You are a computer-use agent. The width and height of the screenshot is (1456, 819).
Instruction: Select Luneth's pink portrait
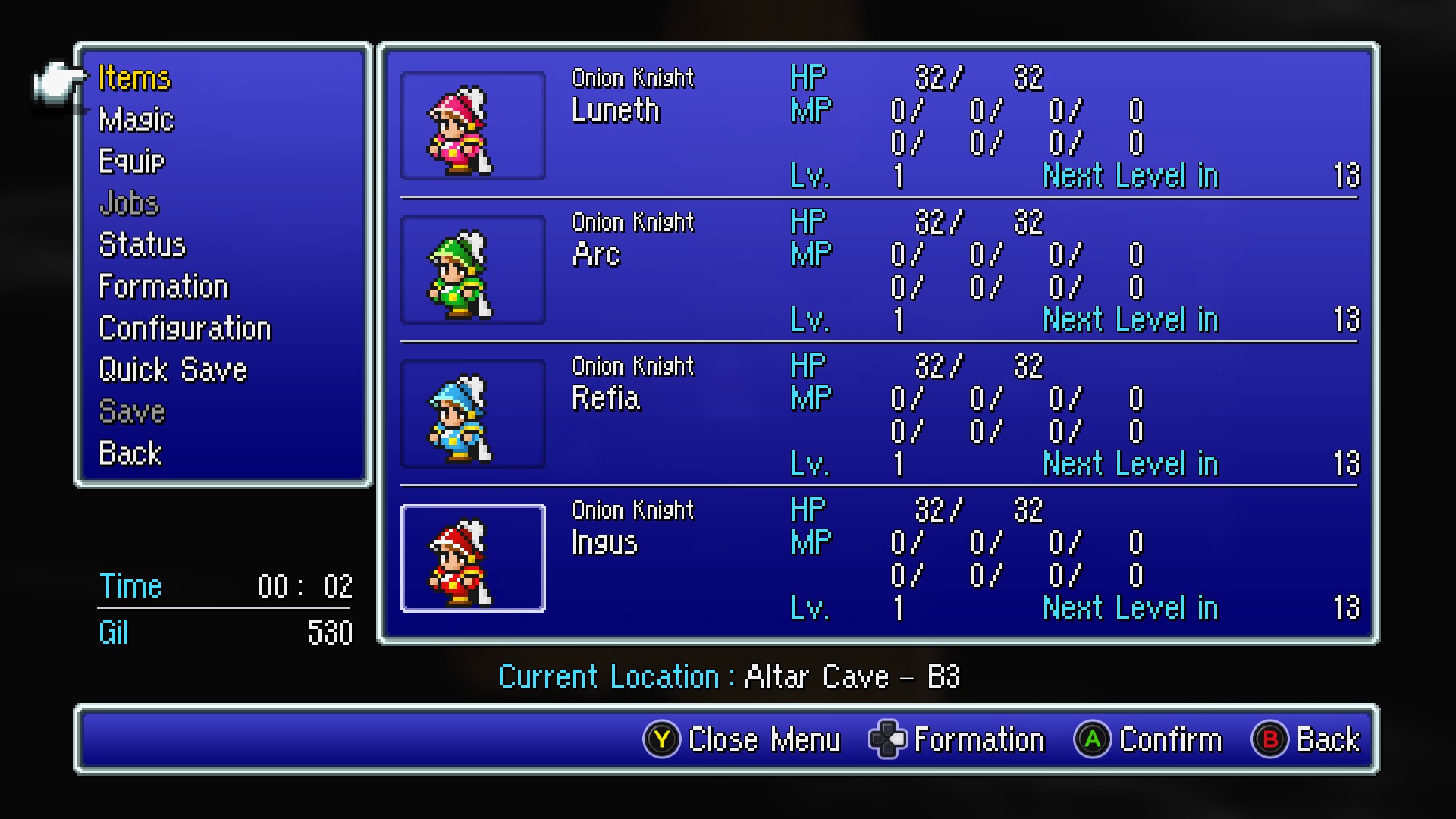coord(472,126)
